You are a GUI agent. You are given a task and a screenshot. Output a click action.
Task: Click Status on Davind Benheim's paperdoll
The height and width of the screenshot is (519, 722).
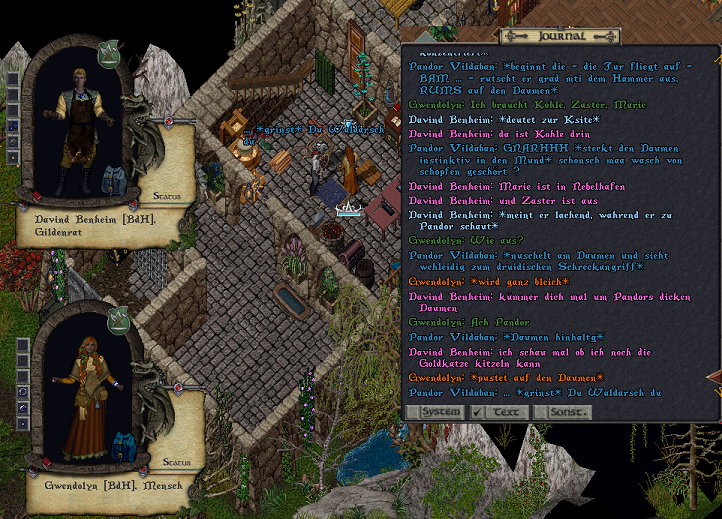(166, 196)
